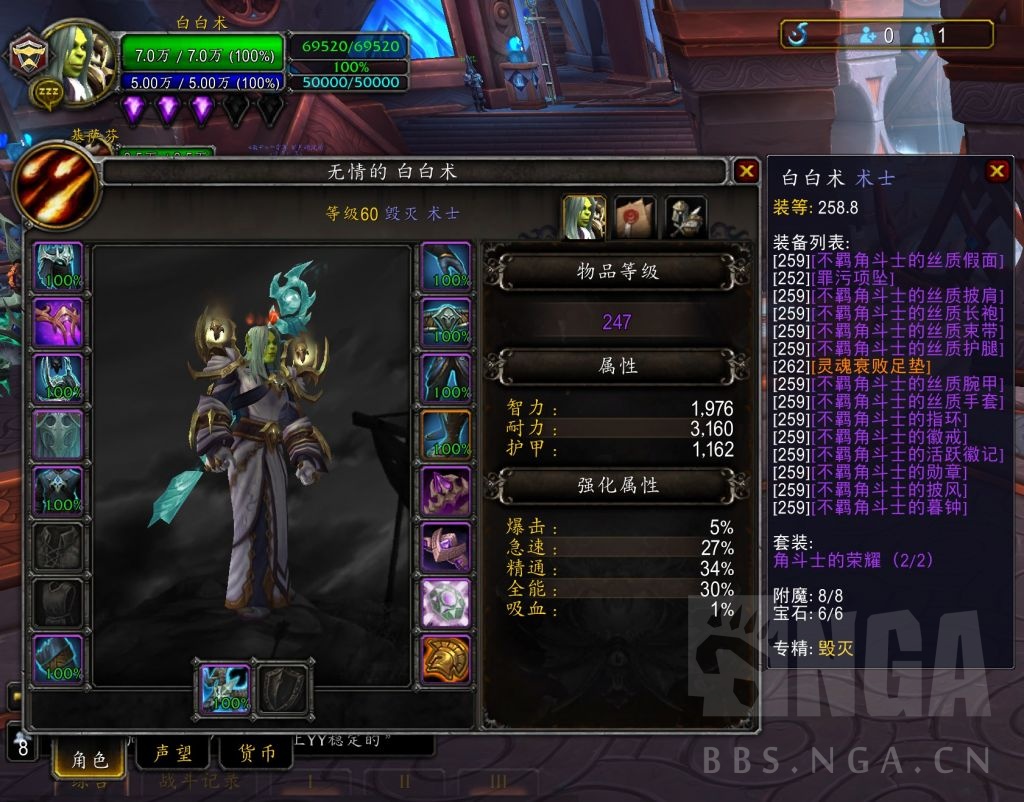Open the equipment manager sidebar tab
Viewport: 1024px width, 802px height.
click(x=686, y=217)
